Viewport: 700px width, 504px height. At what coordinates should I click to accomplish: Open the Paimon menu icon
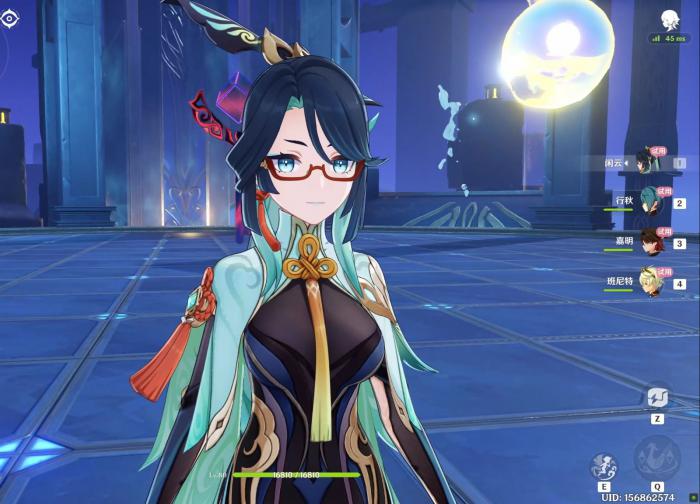pos(669,18)
